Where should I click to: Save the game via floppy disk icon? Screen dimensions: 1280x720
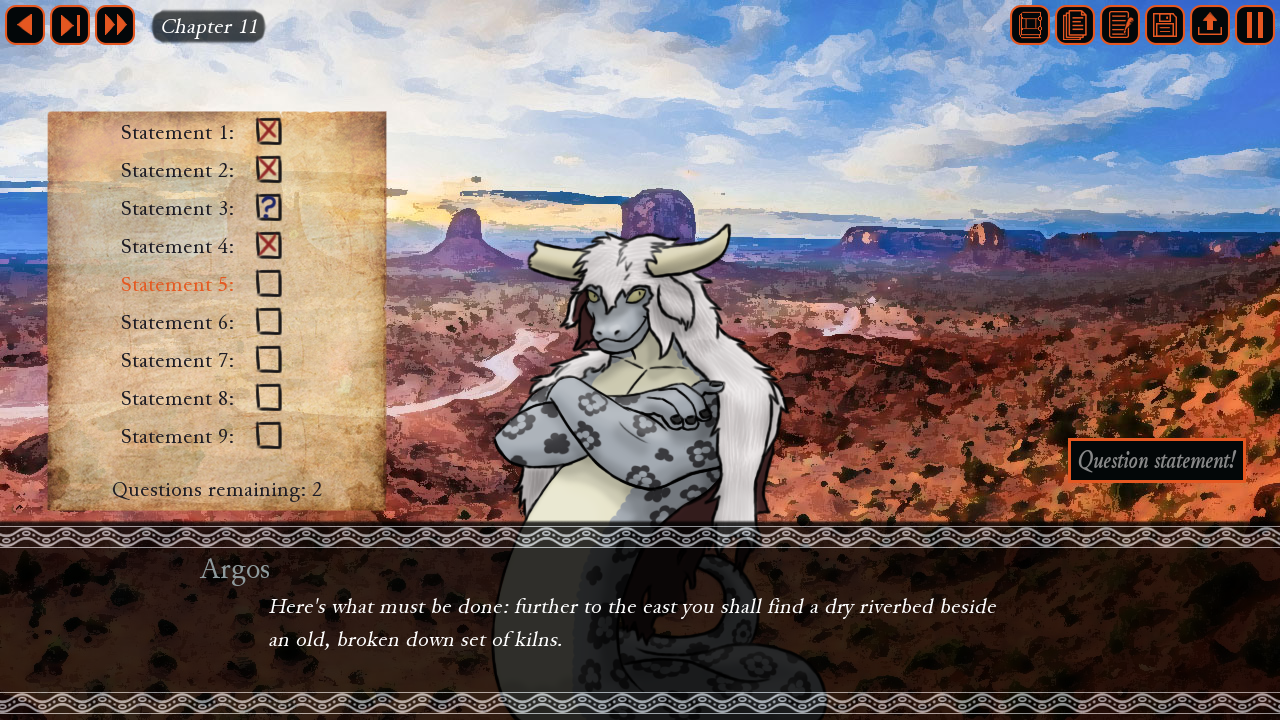coord(1164,25)
